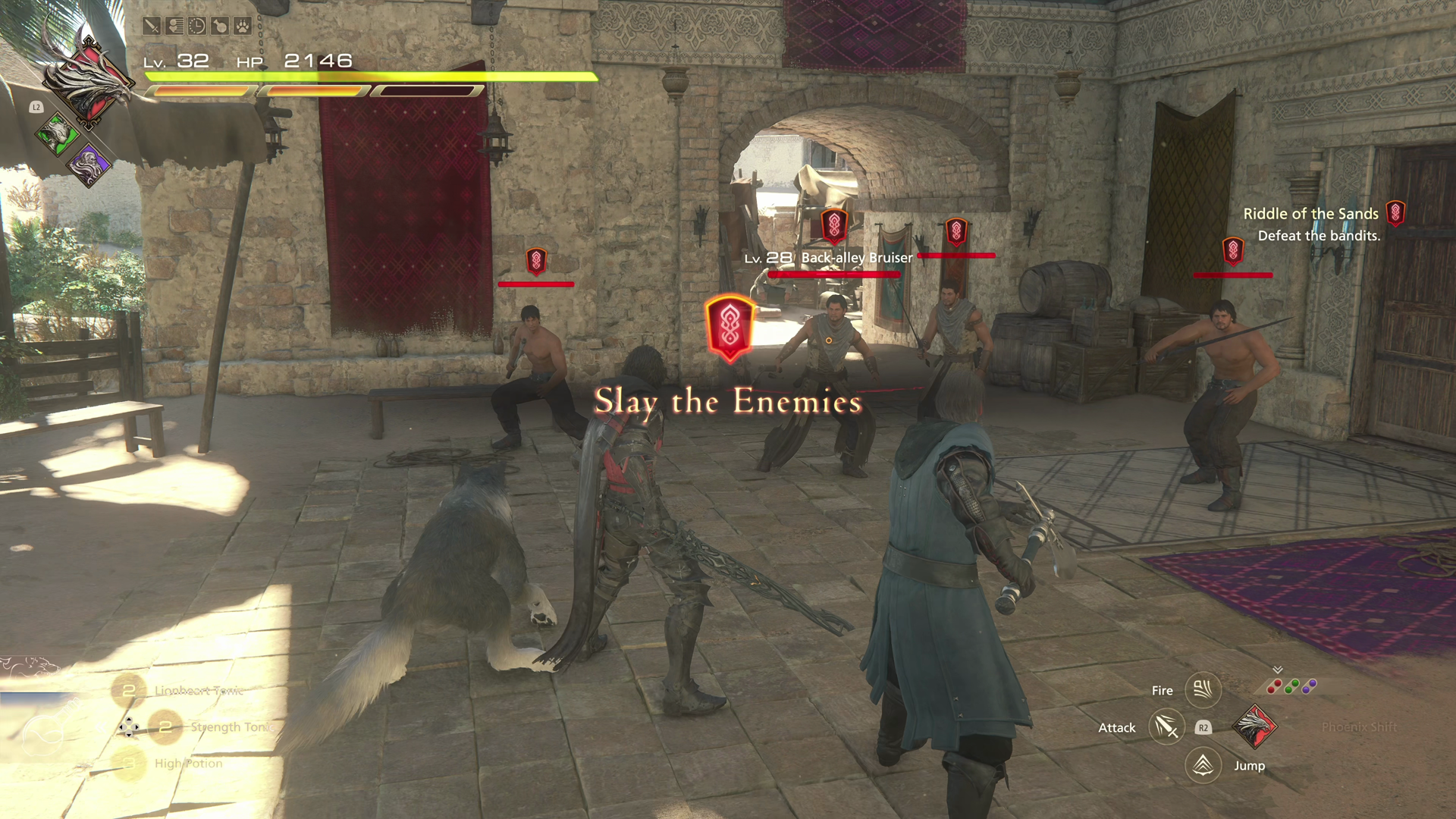Activate the Jump action icon
This screenshot has height=819, width=1456.
point(1203,764)
